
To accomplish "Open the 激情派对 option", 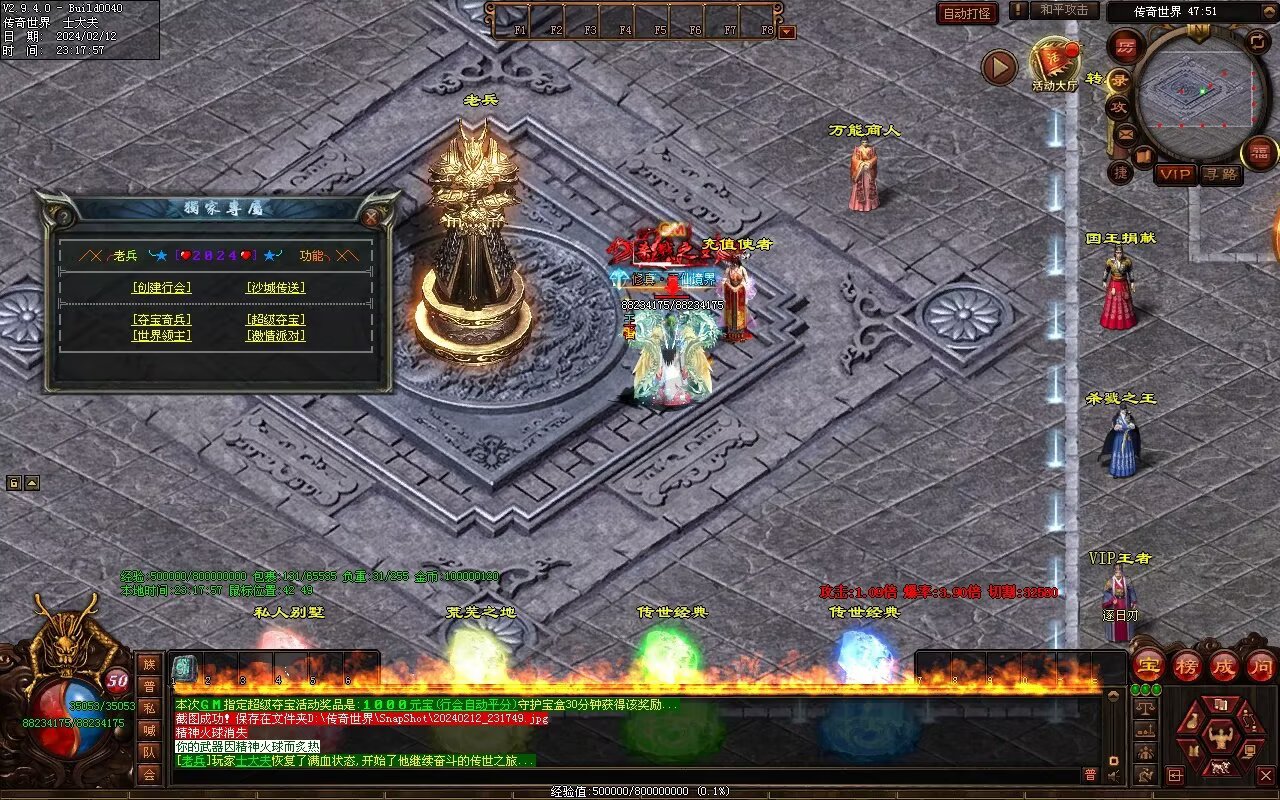I will click(x=275, y=336).
